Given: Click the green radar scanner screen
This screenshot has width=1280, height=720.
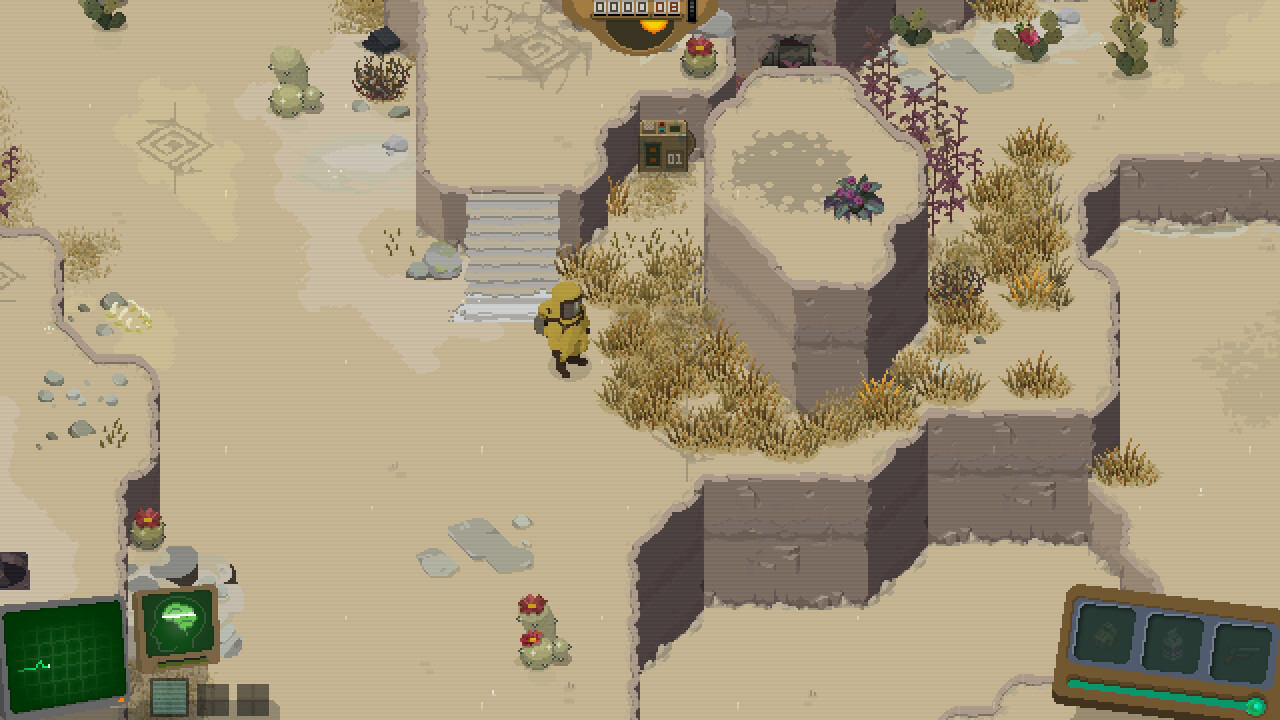Looking at the screenshot, I should [62, 653].
